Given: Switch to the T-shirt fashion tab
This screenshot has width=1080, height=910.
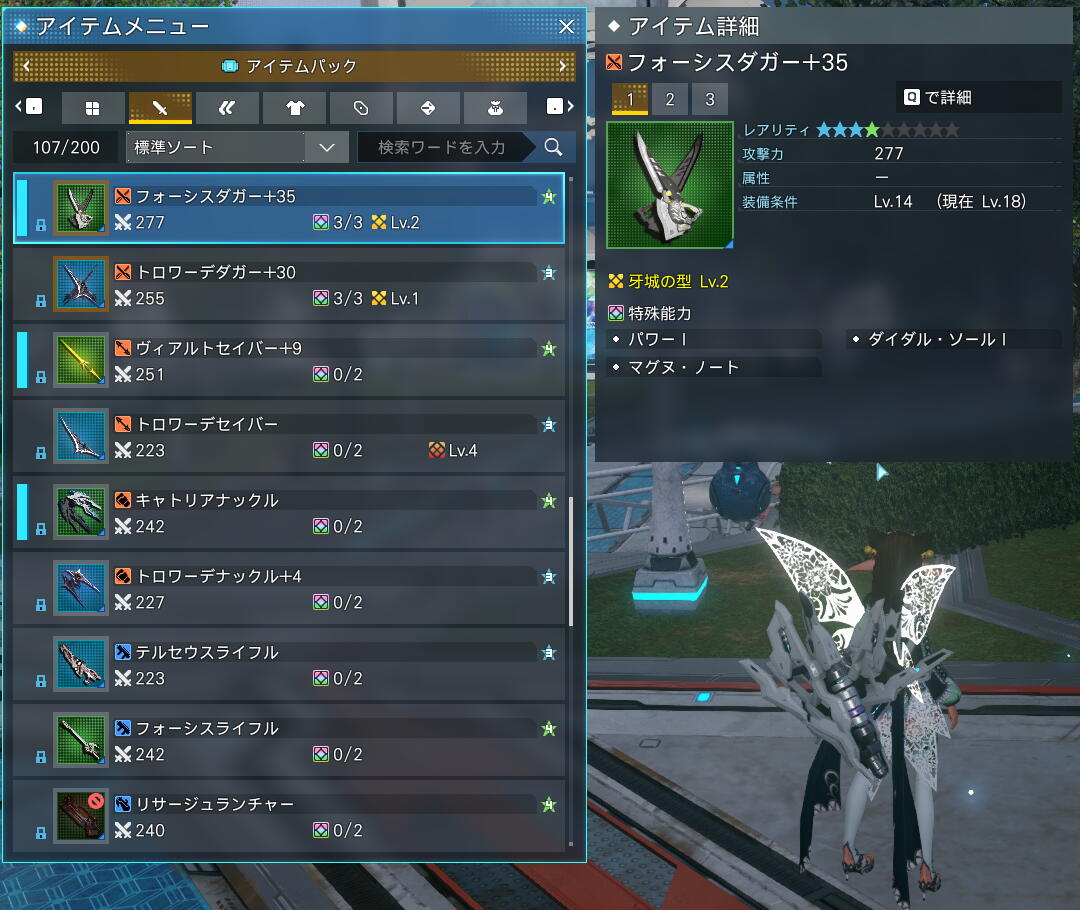Looking at the screenshot, I should click(294, 108).
